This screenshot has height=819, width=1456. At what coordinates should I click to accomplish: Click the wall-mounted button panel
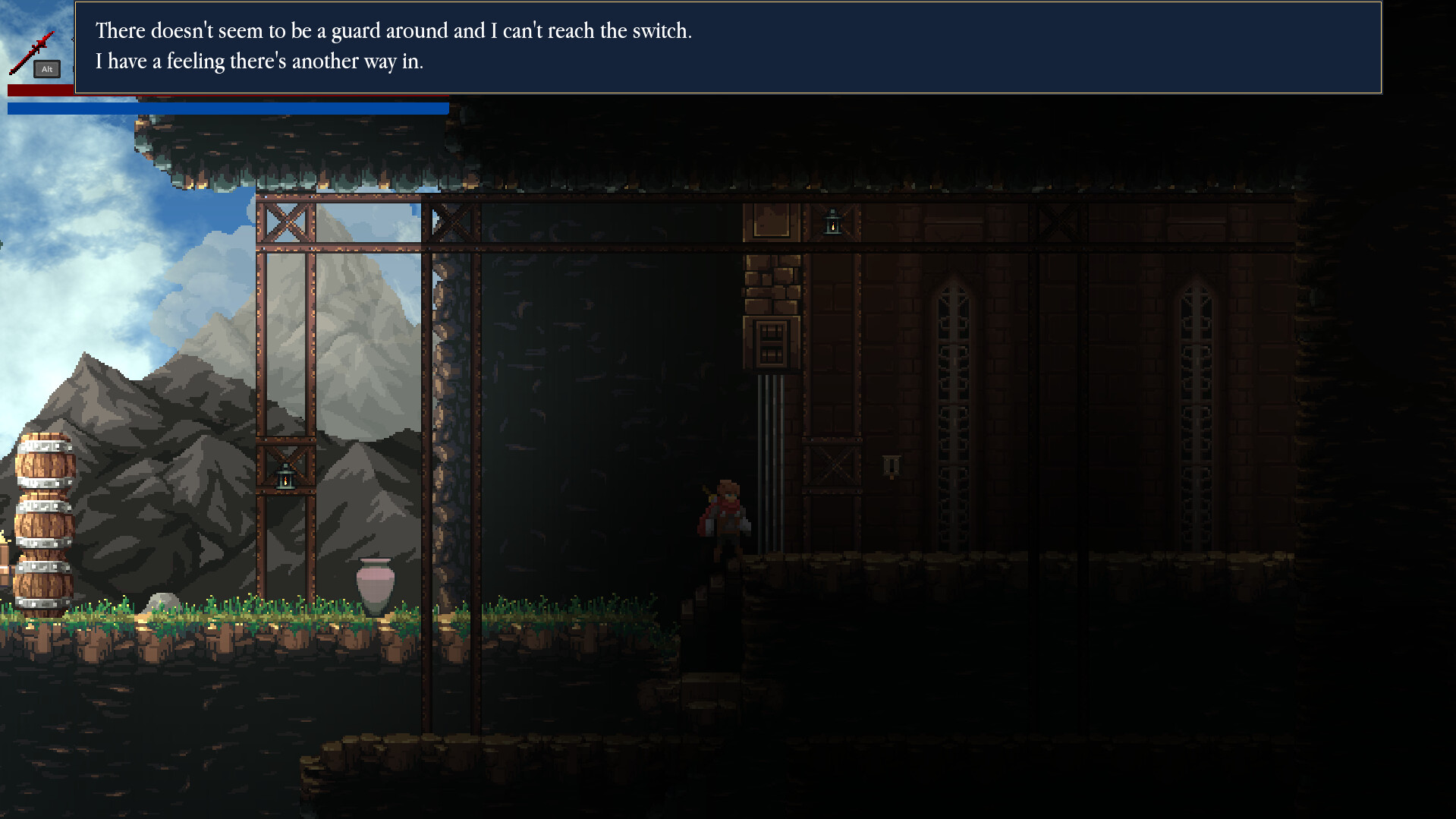(x=770, y=342)
